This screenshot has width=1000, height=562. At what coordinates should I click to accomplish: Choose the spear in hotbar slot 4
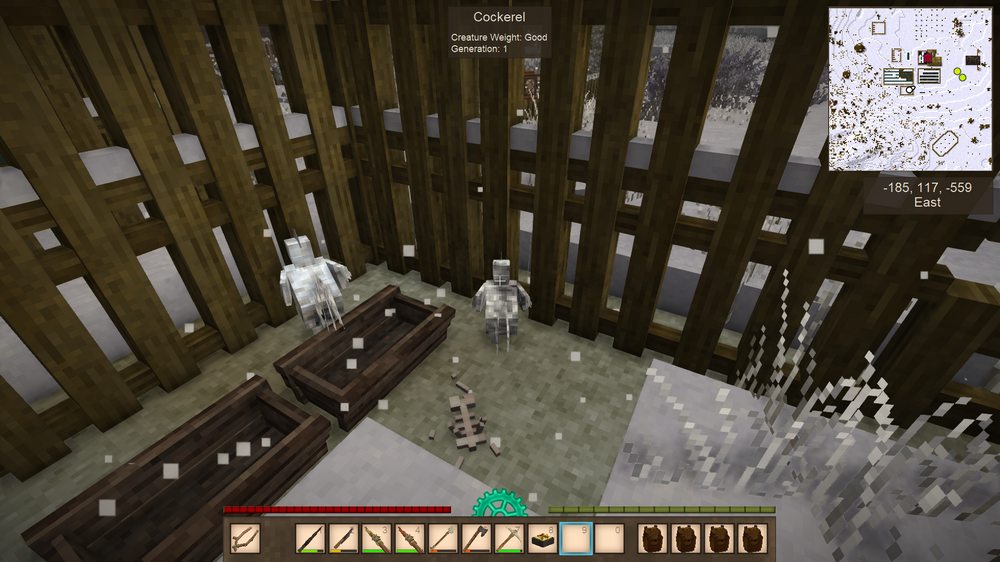coord(409,539)
